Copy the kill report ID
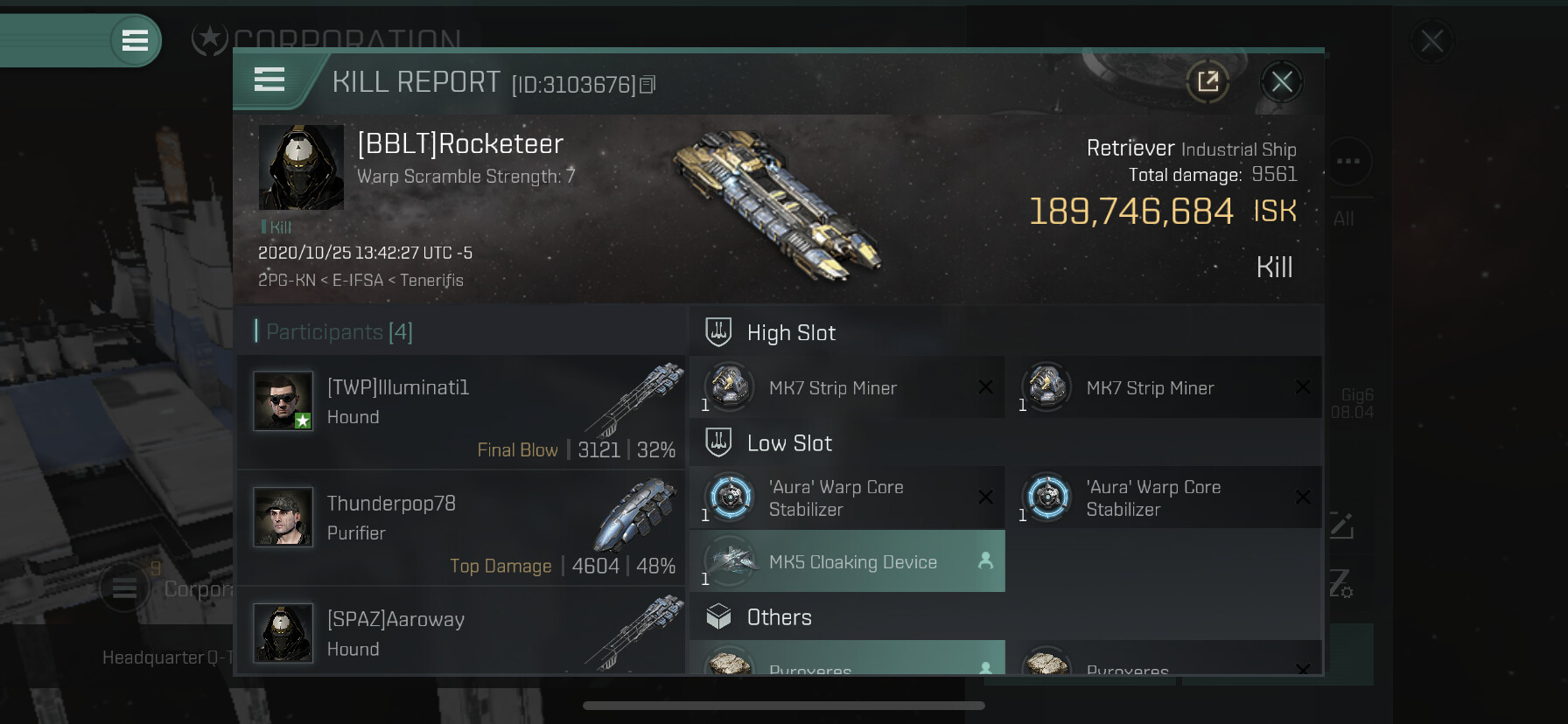The image size is (1568, 724). [x=647, y=85]
